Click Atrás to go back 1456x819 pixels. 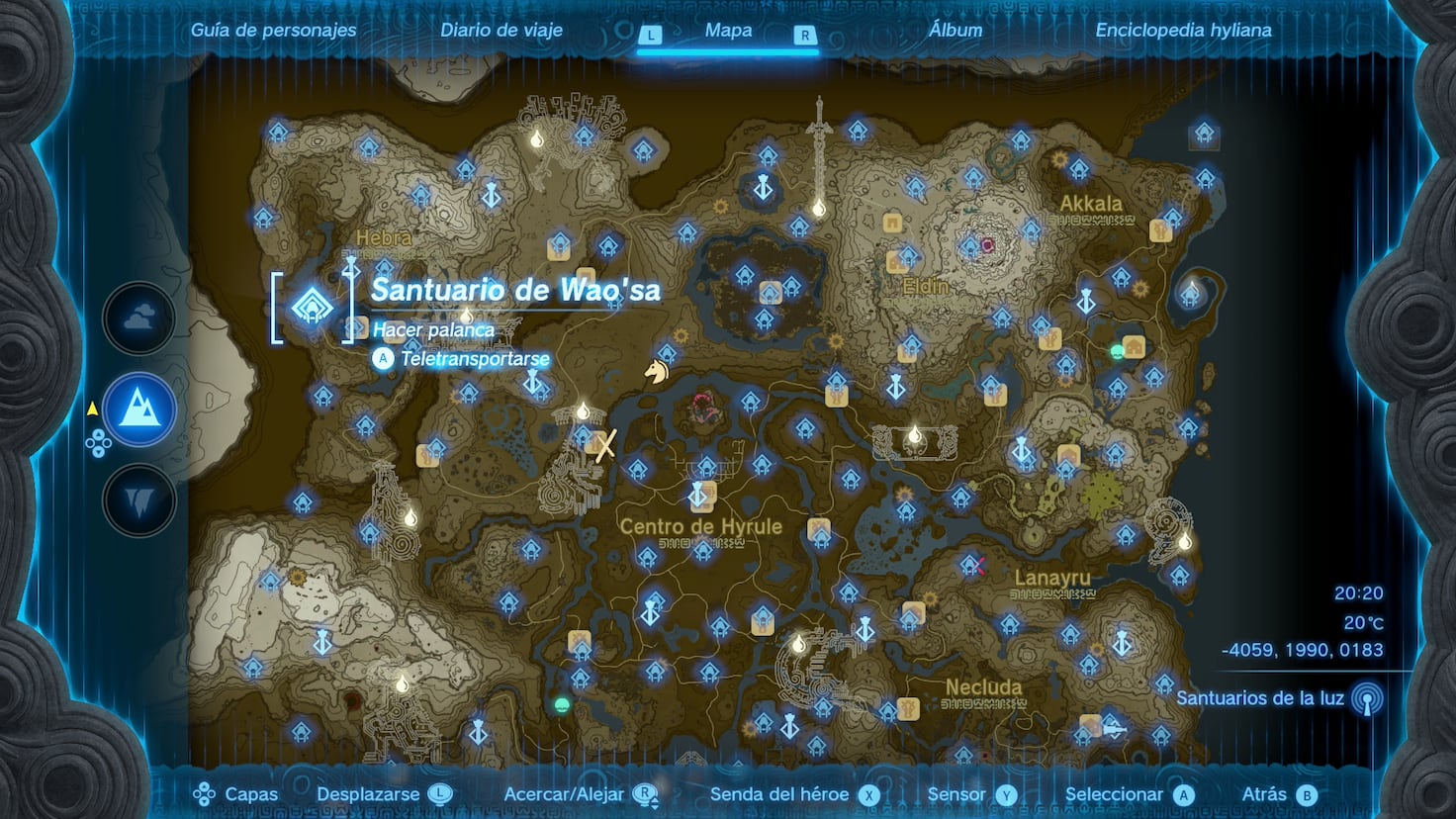tap(1275, 793)
